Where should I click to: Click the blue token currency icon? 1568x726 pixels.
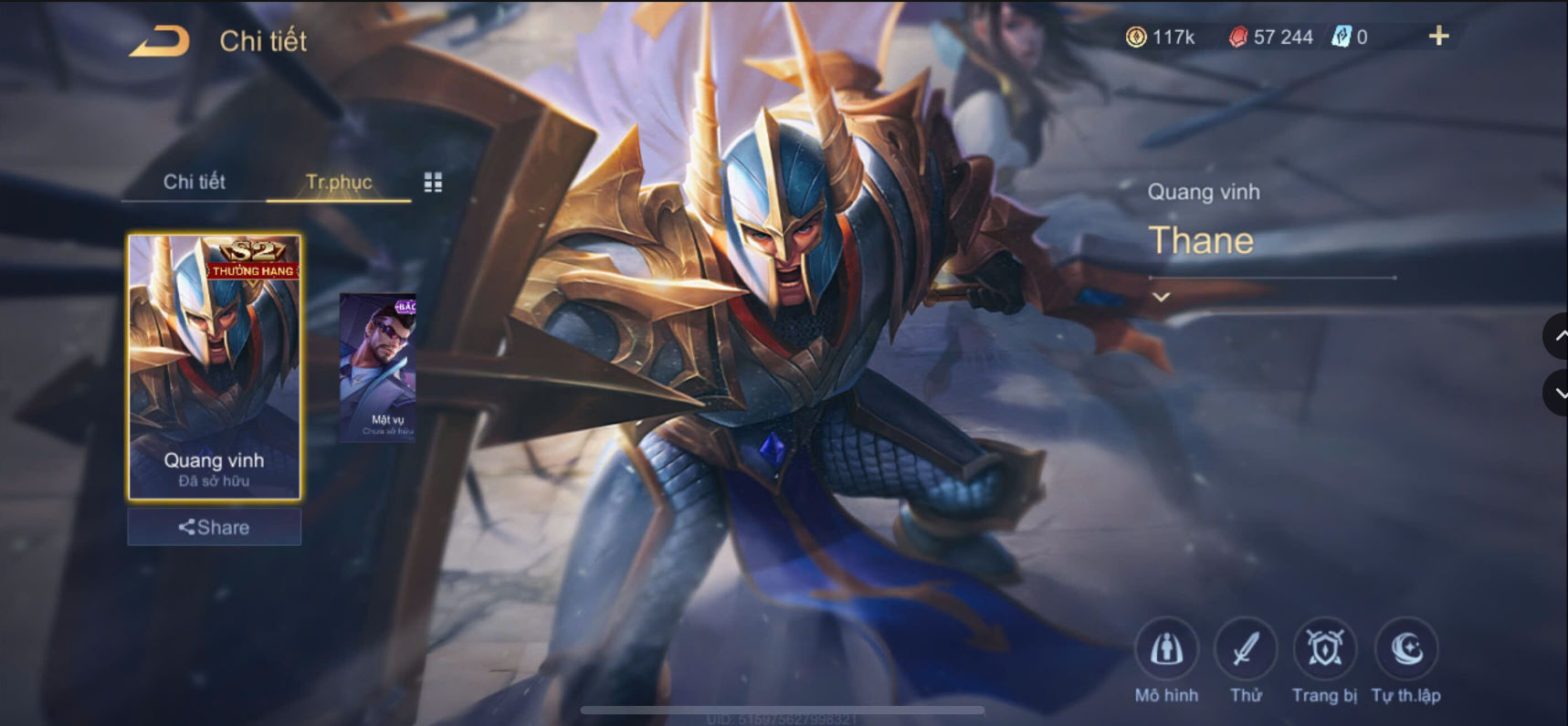coord(1339,37)
